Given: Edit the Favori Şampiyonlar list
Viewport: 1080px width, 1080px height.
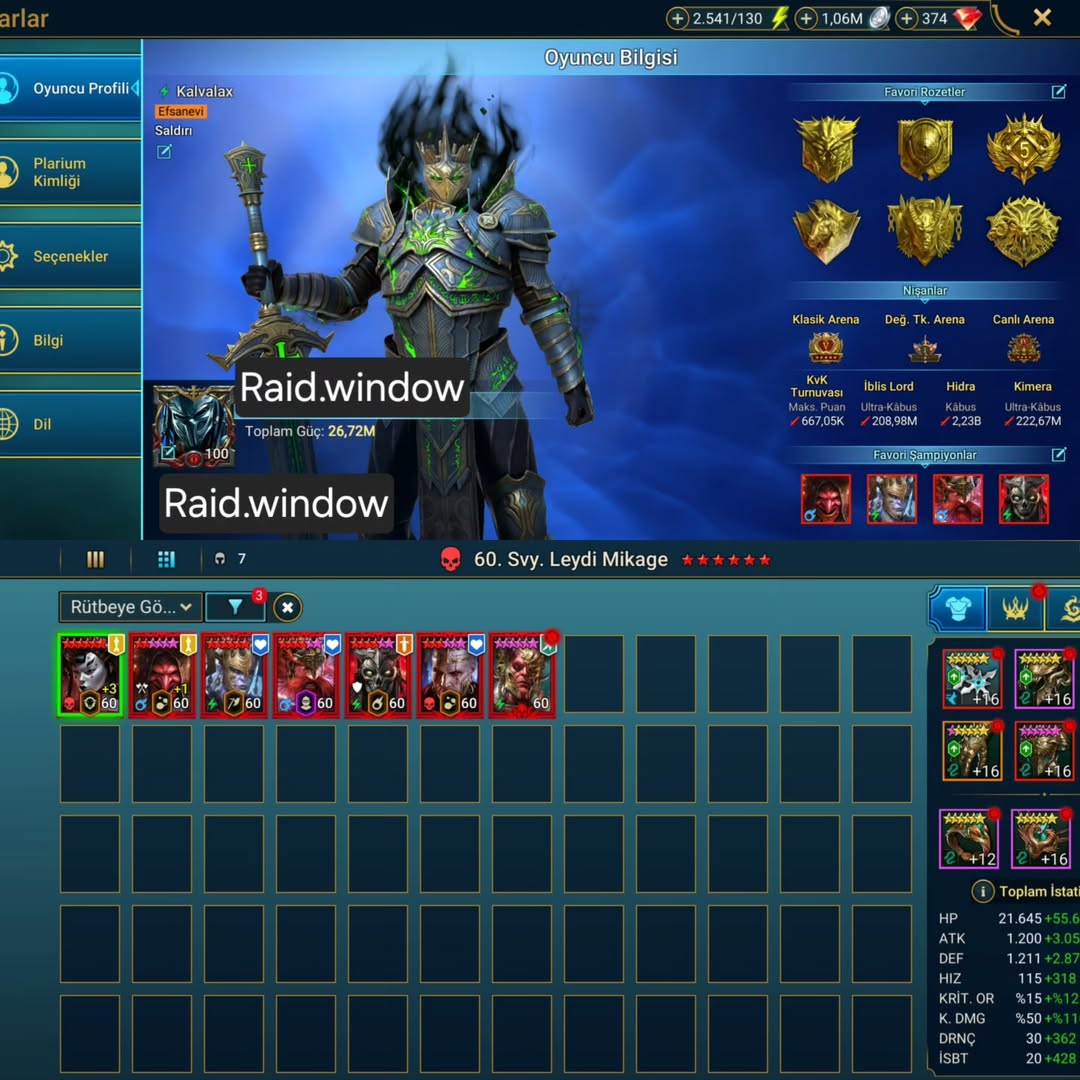Looking at the screenshot, I should (x=1058, y=455).
